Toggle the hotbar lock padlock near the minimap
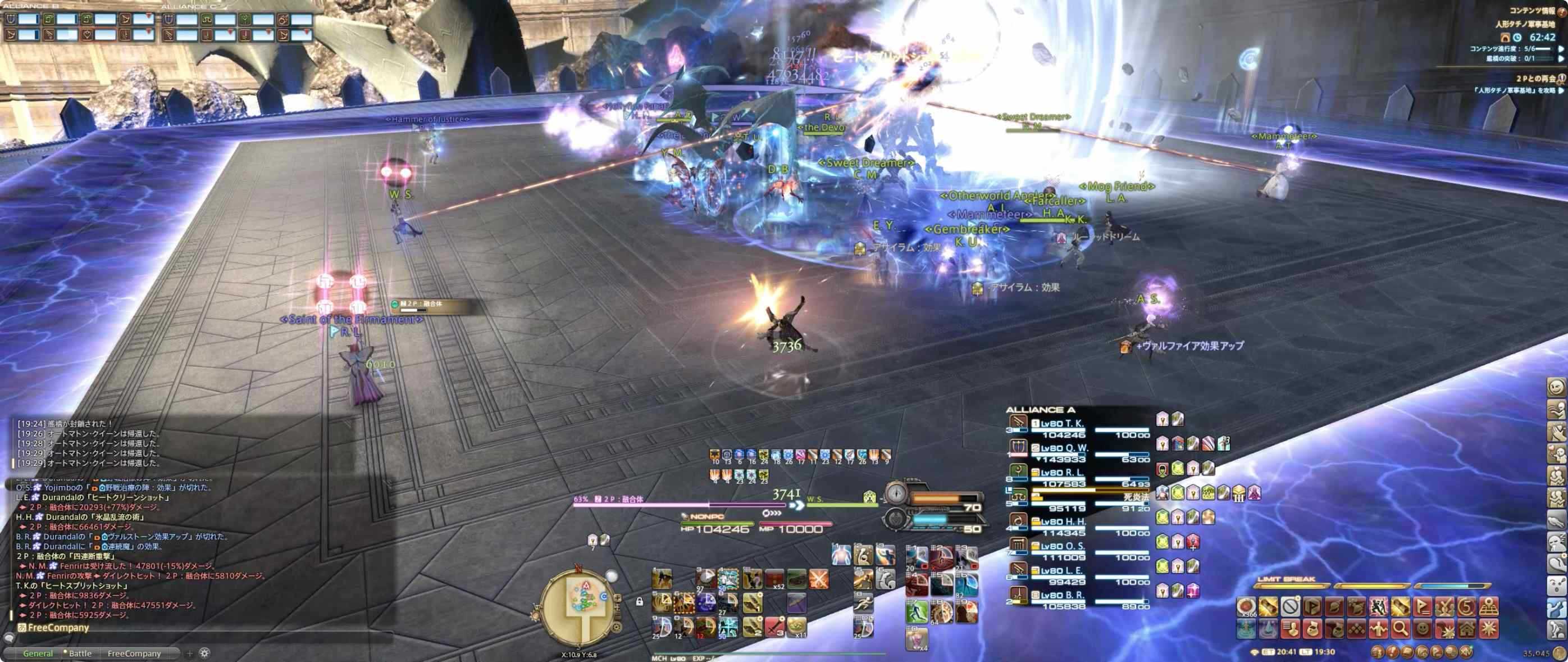 (640, 601)
